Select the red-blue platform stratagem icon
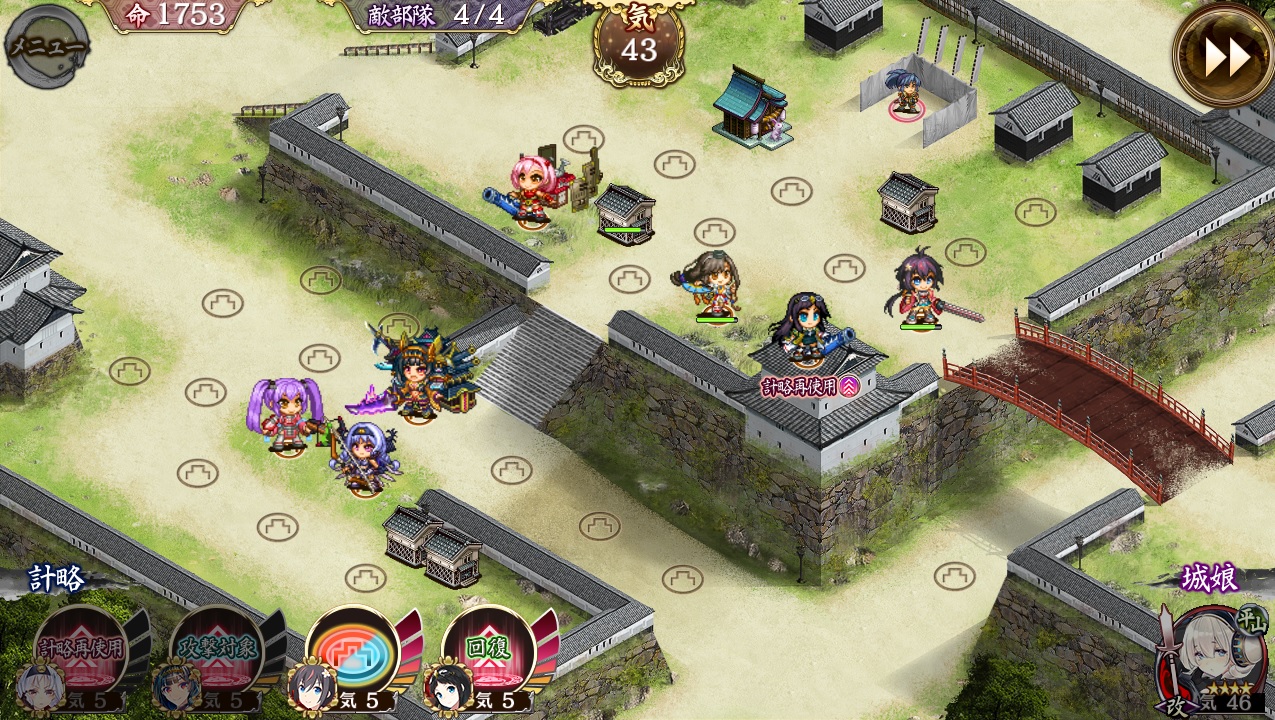1275x720 pixels. pos(352,648)
